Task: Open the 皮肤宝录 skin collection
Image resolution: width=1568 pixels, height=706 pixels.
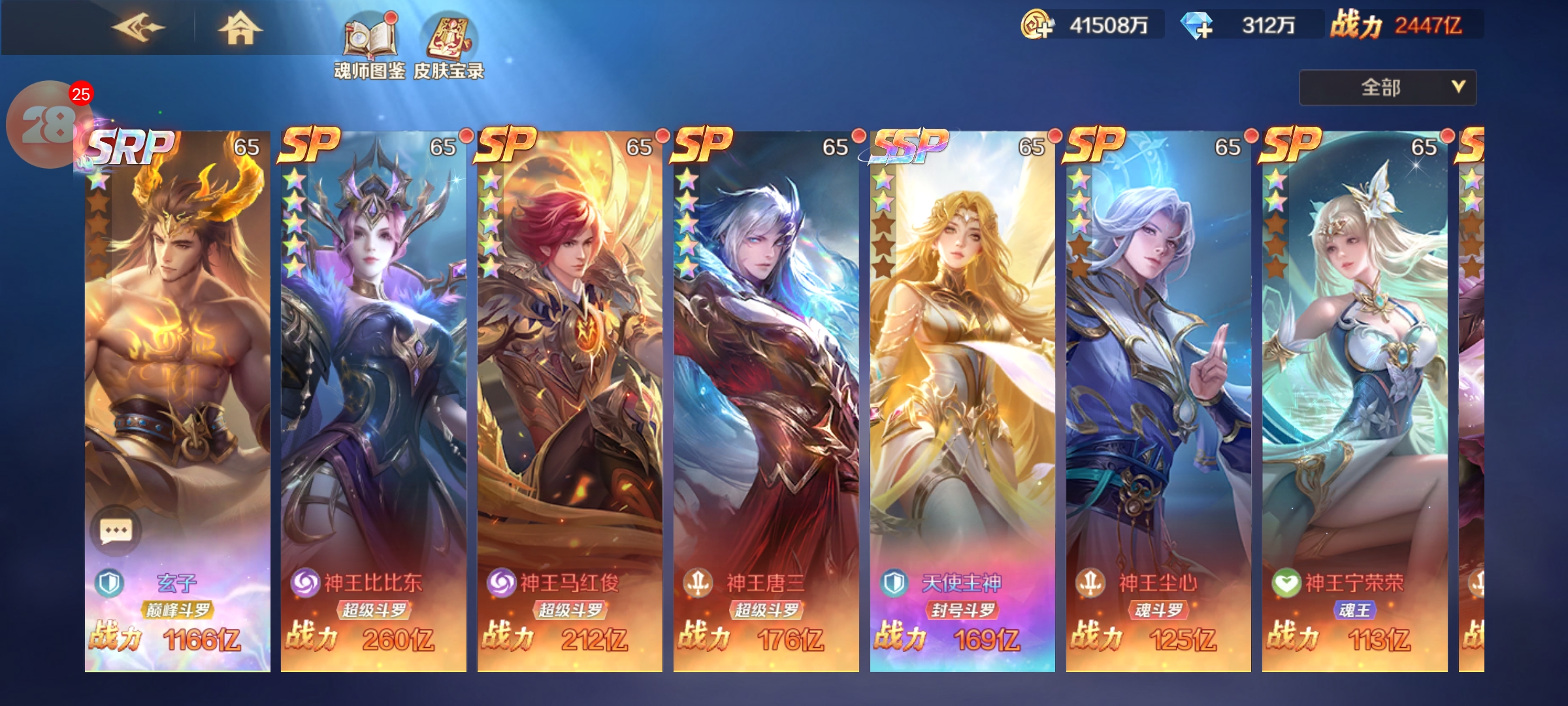Action: [449, 46]
